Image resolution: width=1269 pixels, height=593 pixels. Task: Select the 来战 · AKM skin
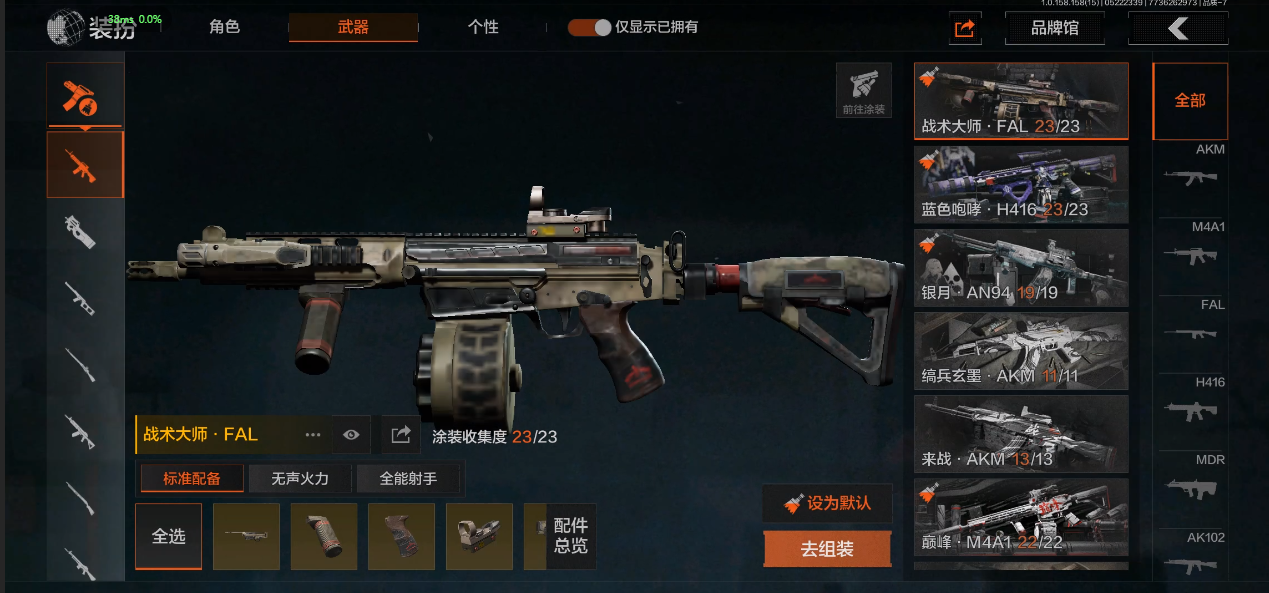[x=1021, y=434]
